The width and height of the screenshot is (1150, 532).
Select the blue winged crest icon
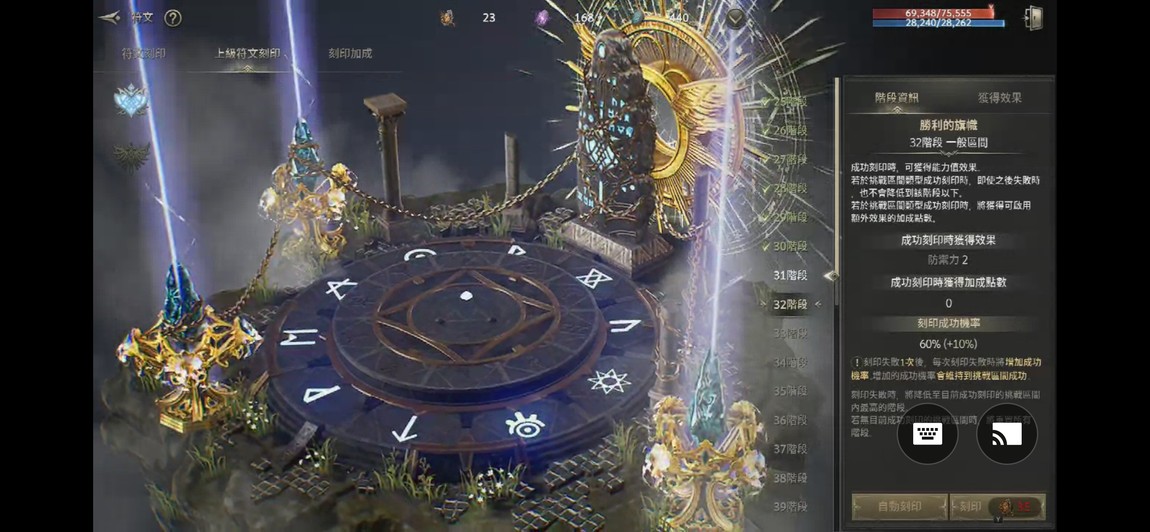pyautogui.click(x=130, y=100)
